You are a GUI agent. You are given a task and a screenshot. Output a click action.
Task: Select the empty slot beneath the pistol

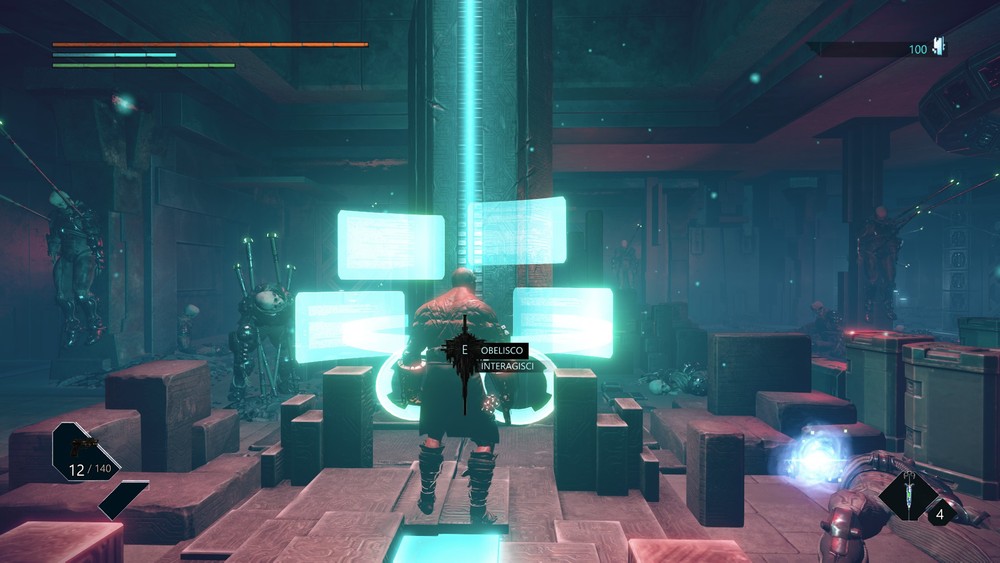tap(123, 499)
